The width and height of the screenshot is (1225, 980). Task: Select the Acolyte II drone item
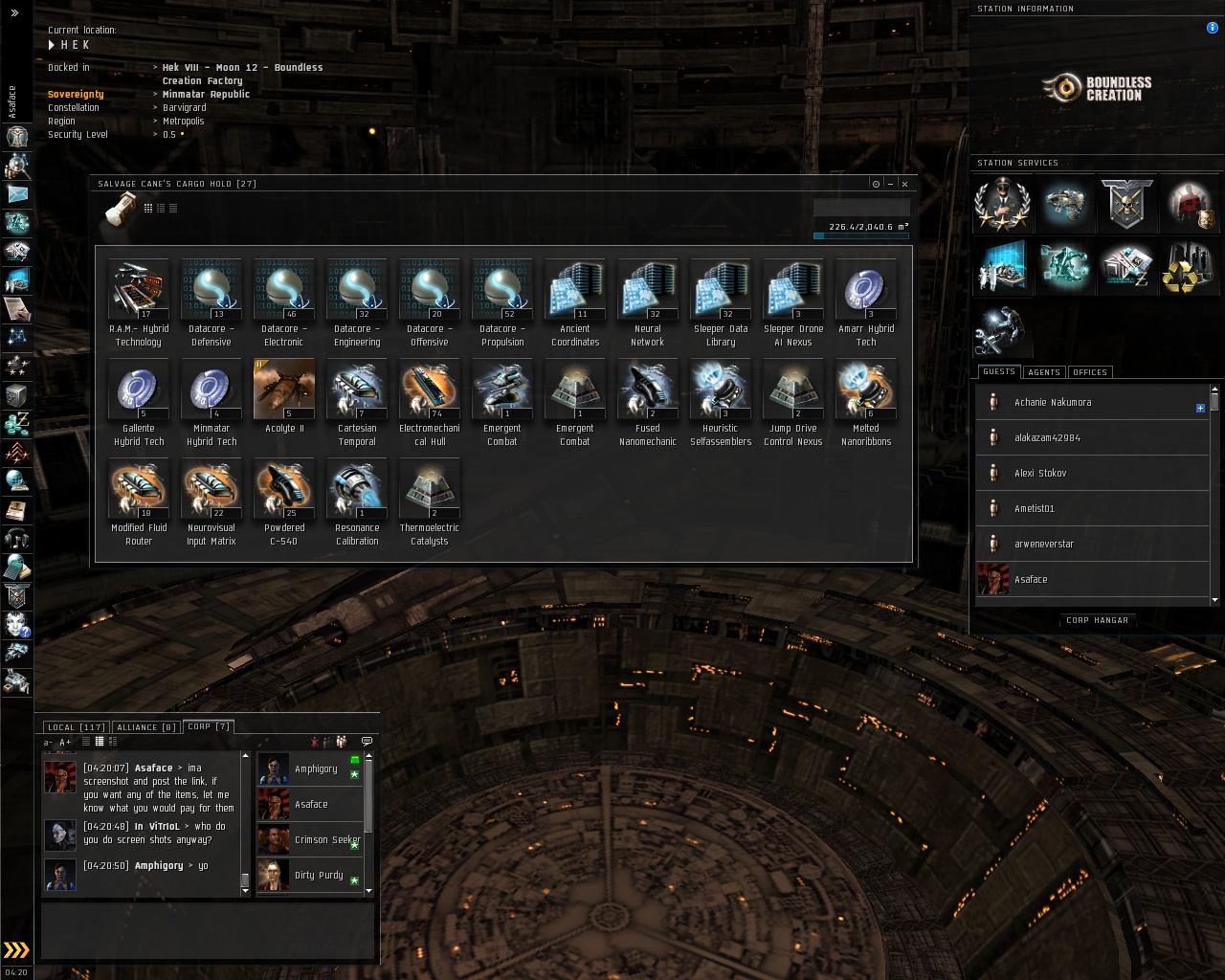point(284,389)
